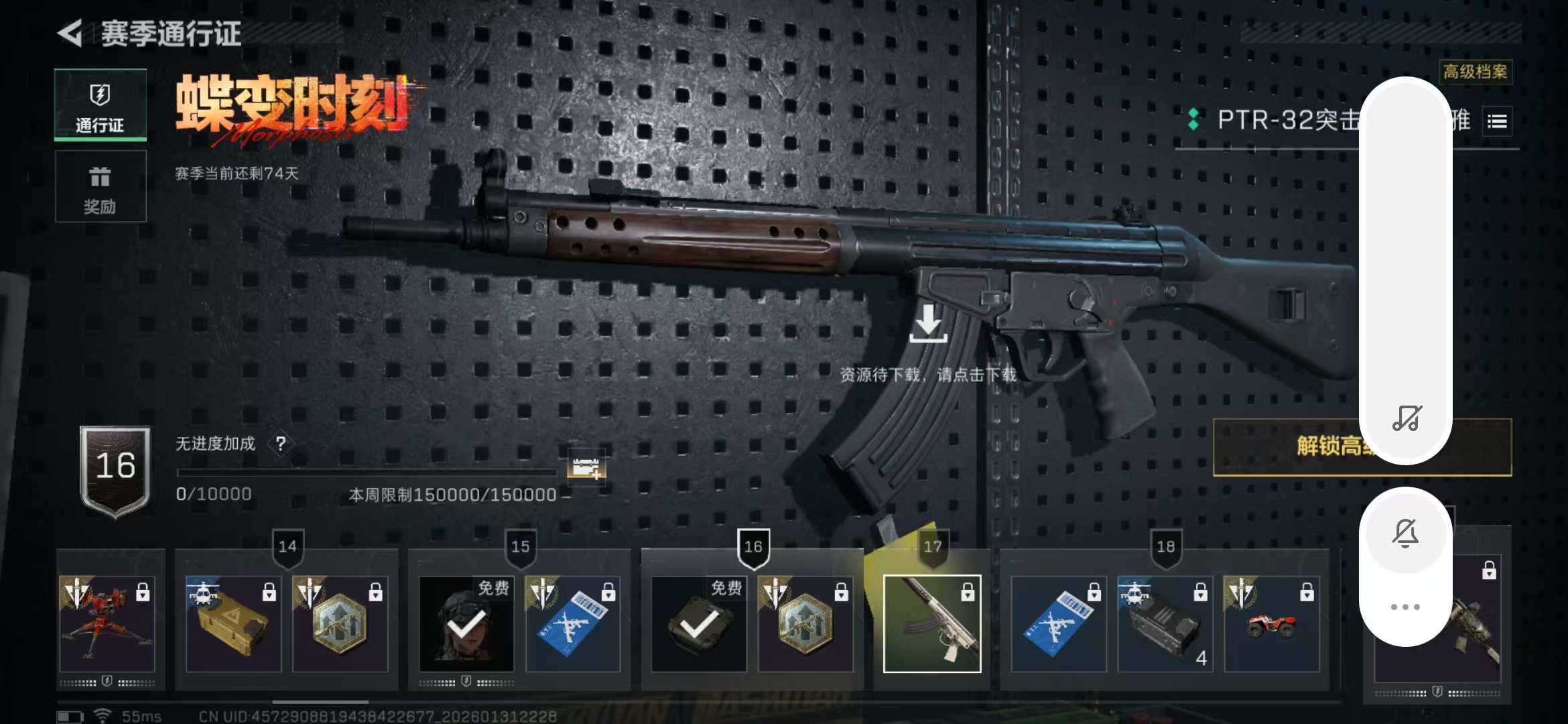Screen dimensions: 1568x724
Task: Select level 15 blue weapon ticket reward
Action: pos(573,623)
